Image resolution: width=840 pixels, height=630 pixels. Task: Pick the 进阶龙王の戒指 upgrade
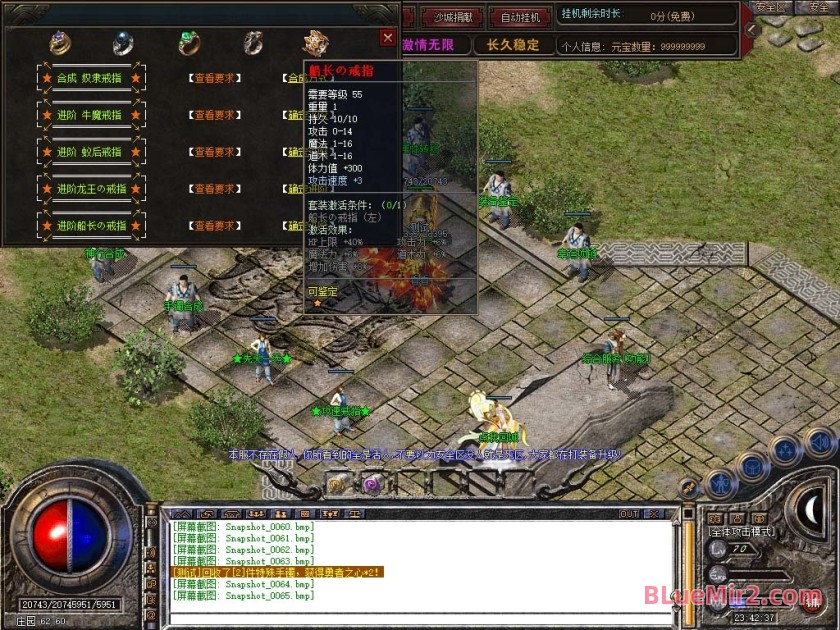coord(89,189)
